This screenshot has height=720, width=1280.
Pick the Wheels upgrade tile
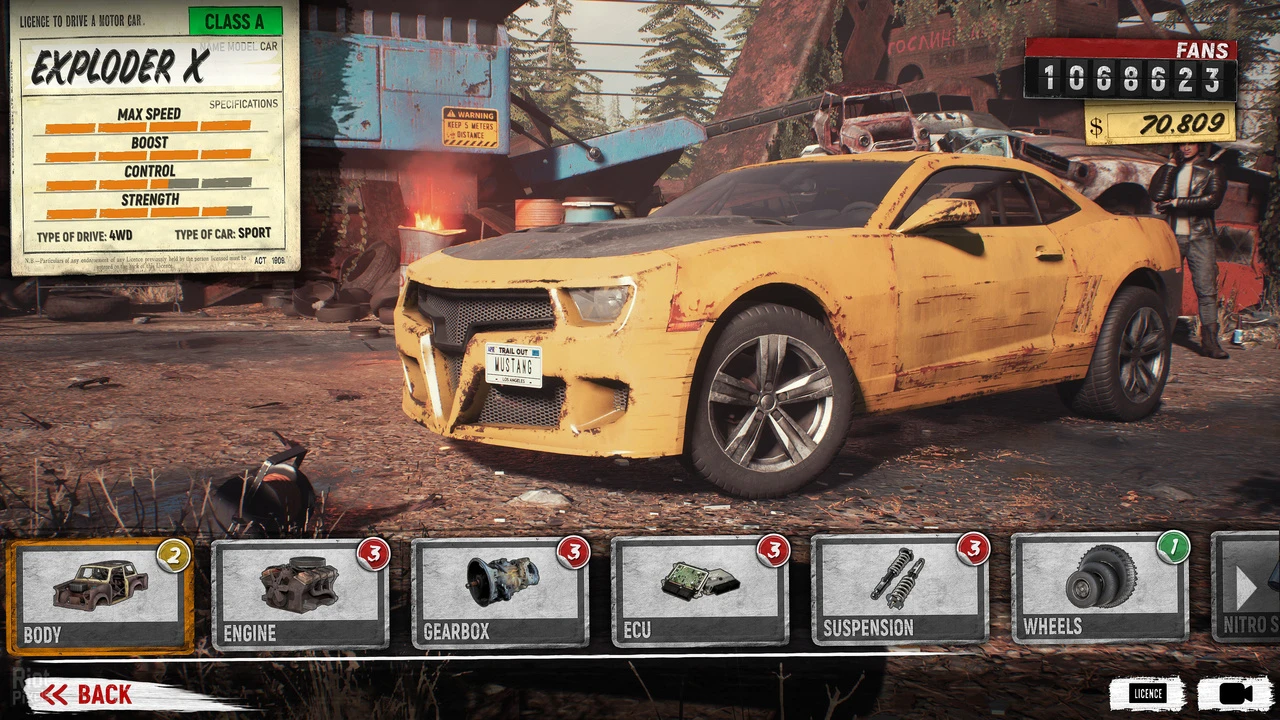click(x=1100, y=590)
